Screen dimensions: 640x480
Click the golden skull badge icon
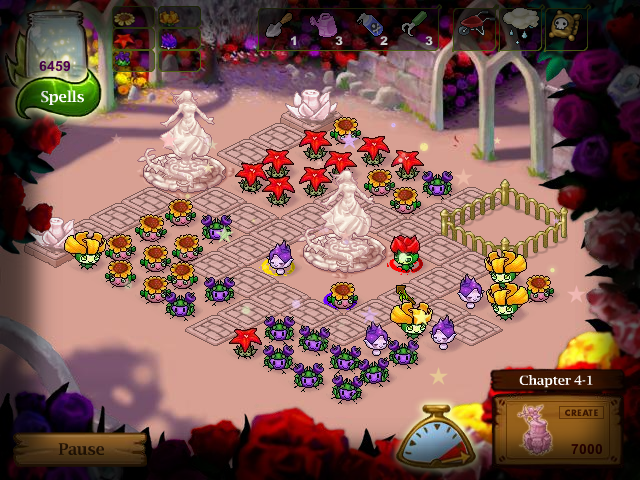tap(565, 28)
